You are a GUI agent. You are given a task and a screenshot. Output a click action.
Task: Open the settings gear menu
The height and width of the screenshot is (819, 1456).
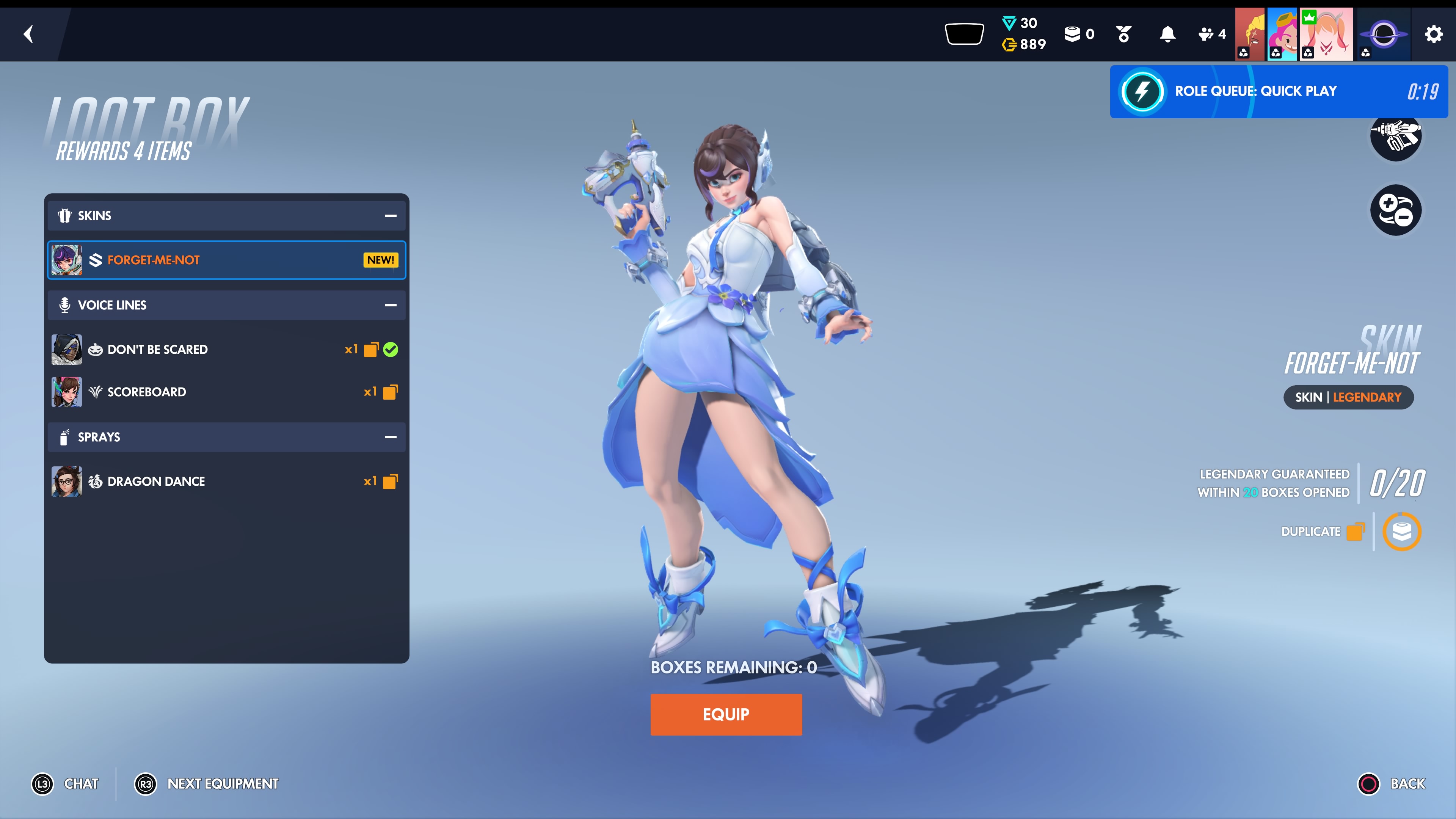[1433, 35]
